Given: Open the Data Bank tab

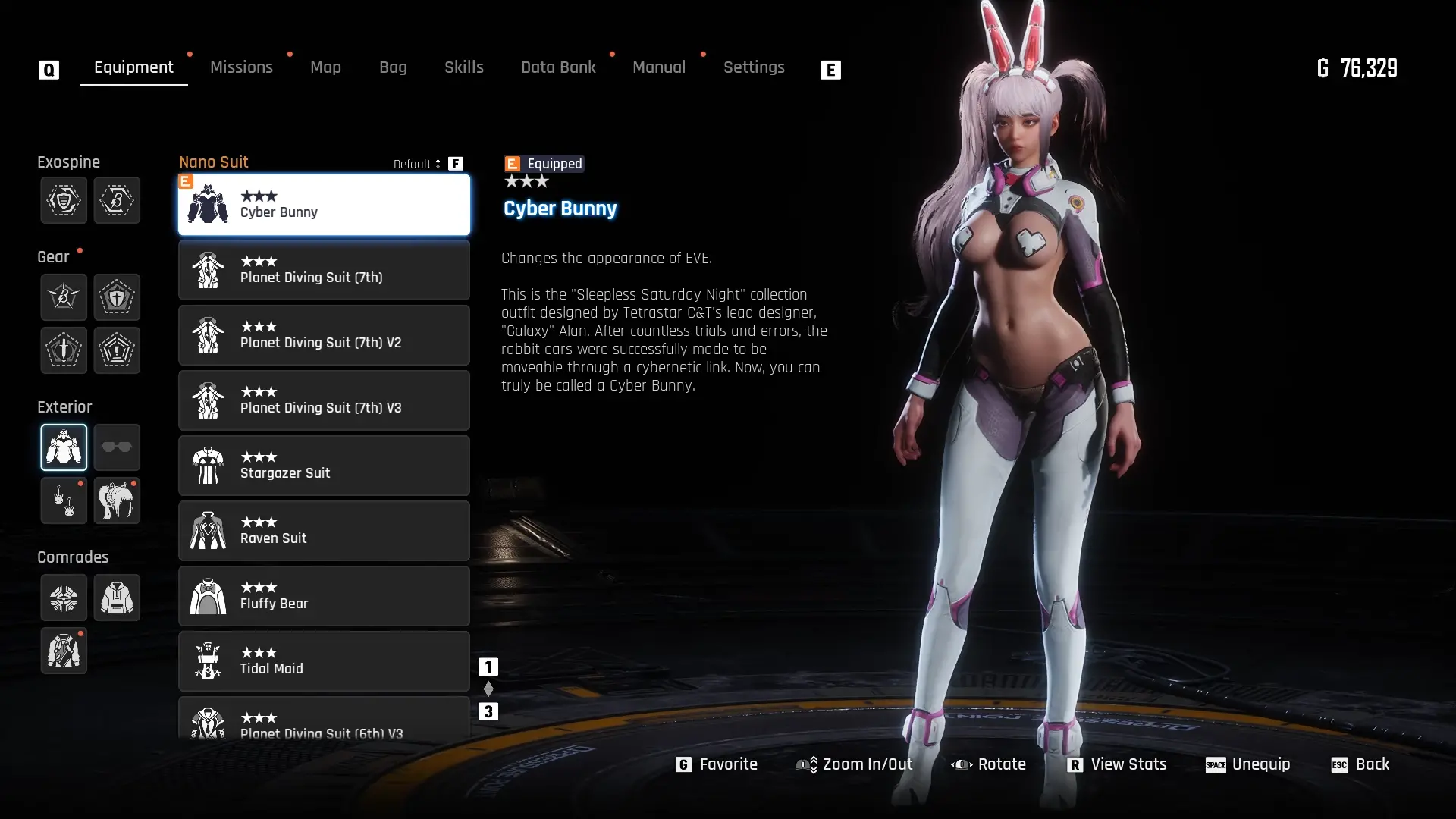Looking at the screenshot, I should (558, 67).
